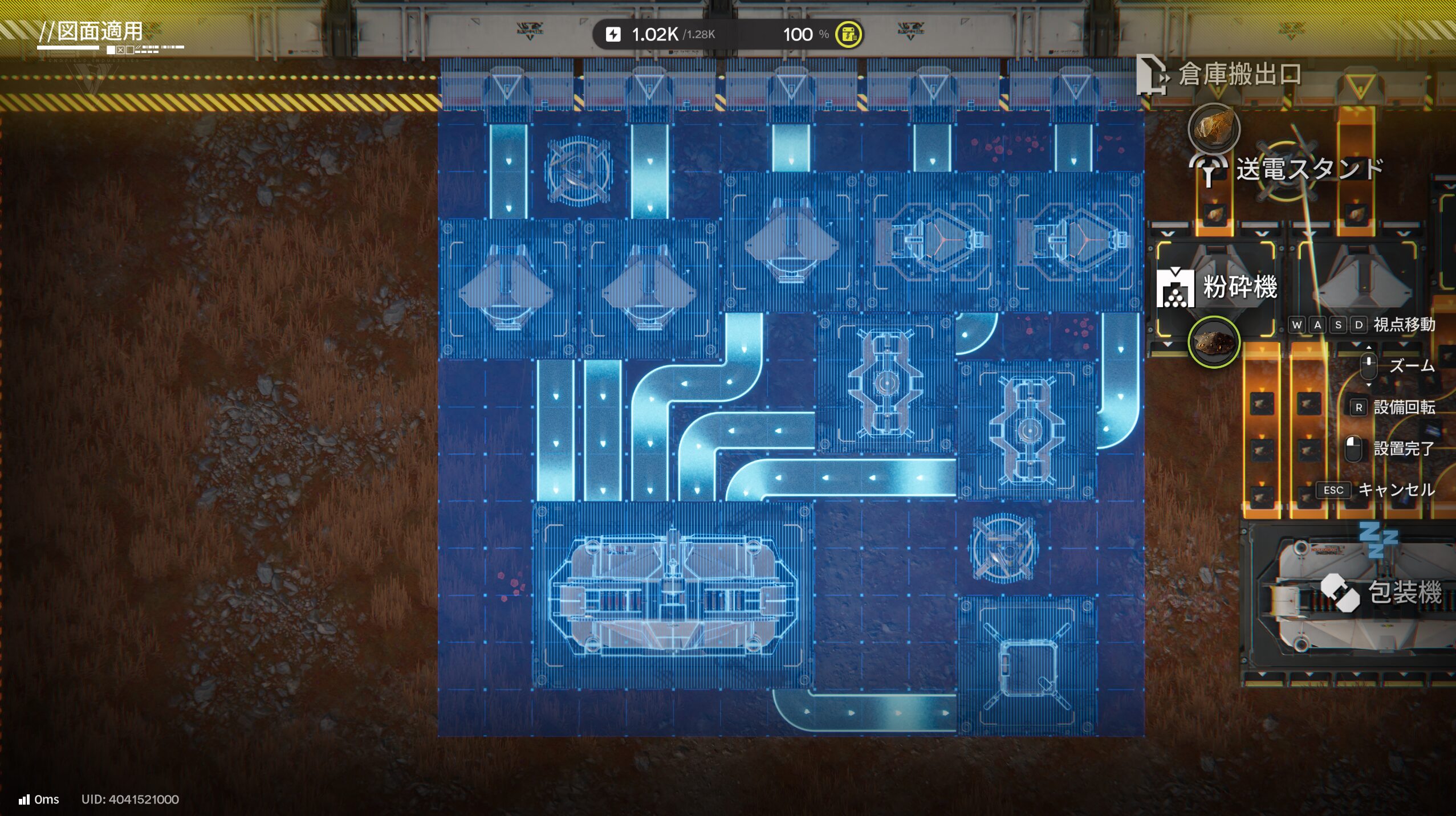Select the 包装機 facility label
The height and width of the screenshot is (816, 1456).
[x=1405, y=592]
